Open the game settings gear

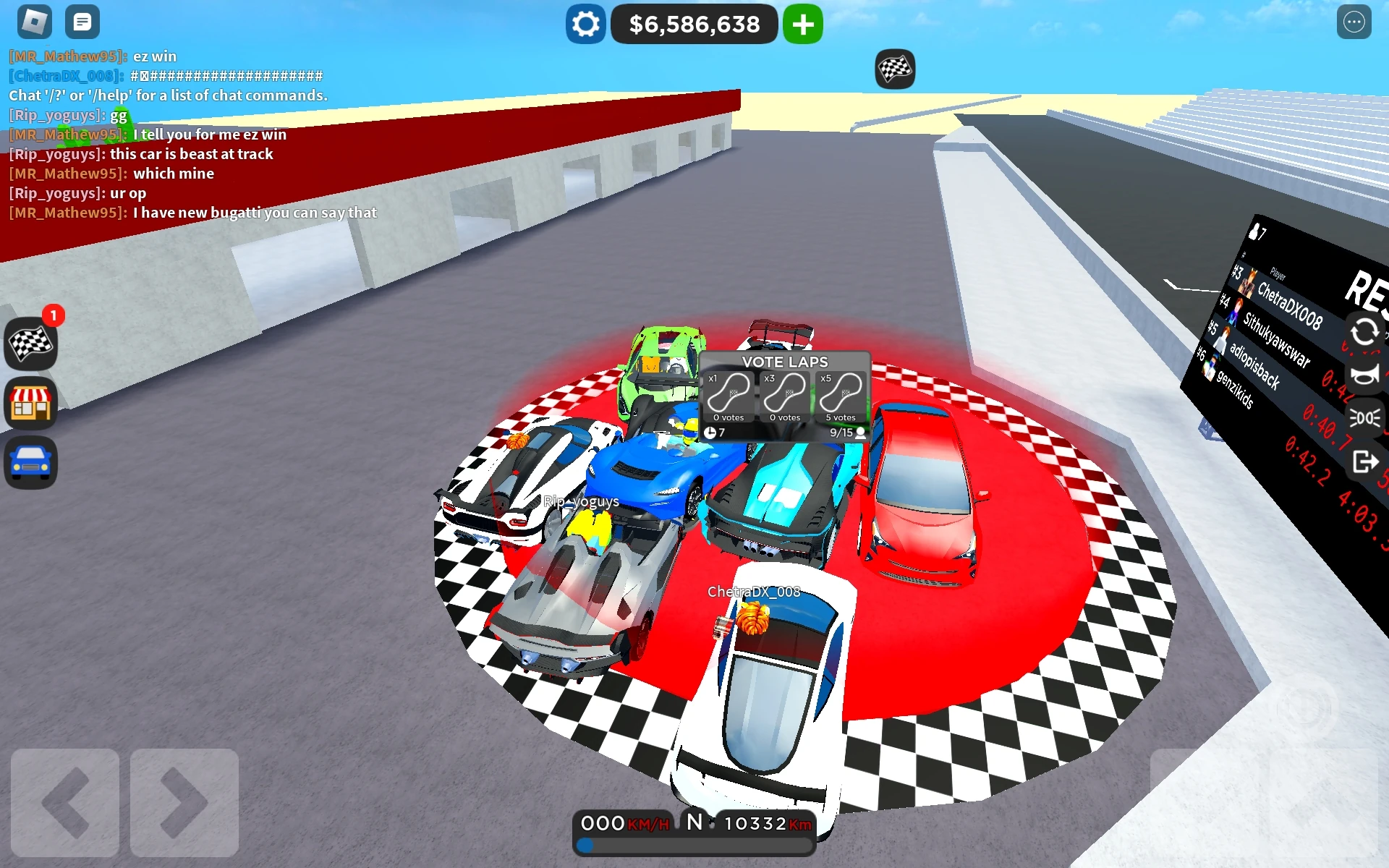click(585, 24)
